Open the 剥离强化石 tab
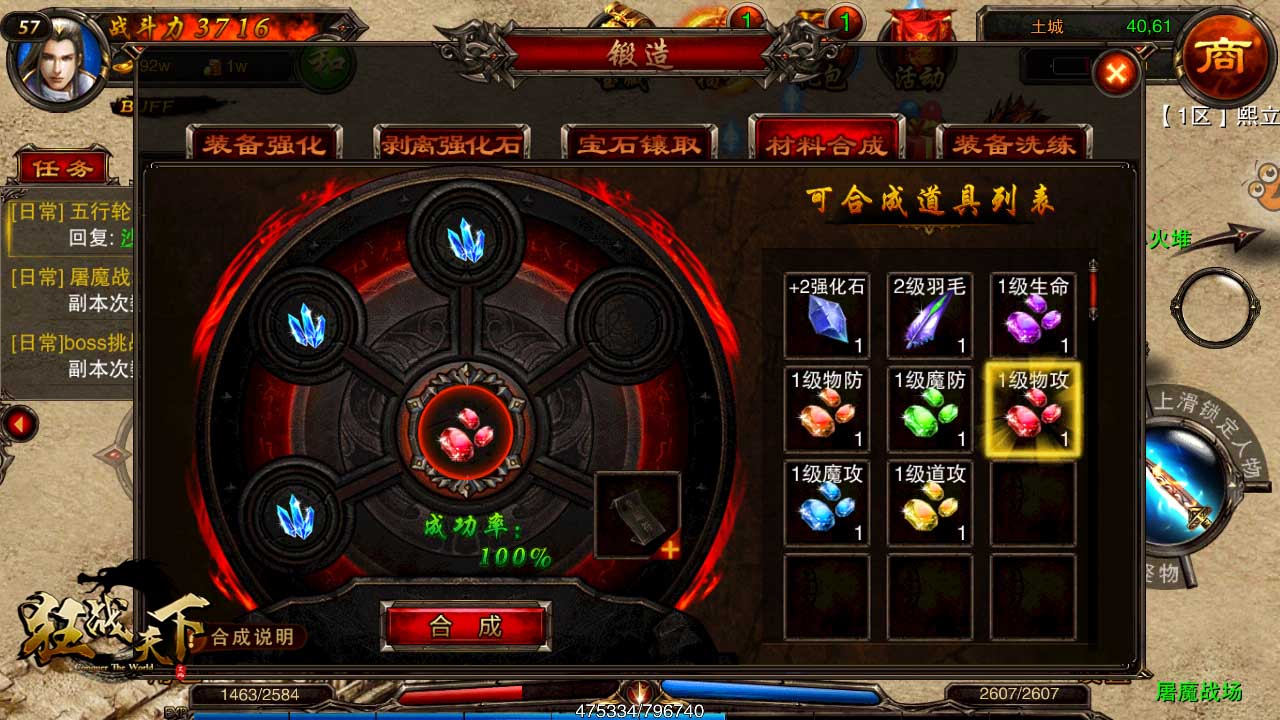Screen dimensions: 1280x720 coord(451,145)
